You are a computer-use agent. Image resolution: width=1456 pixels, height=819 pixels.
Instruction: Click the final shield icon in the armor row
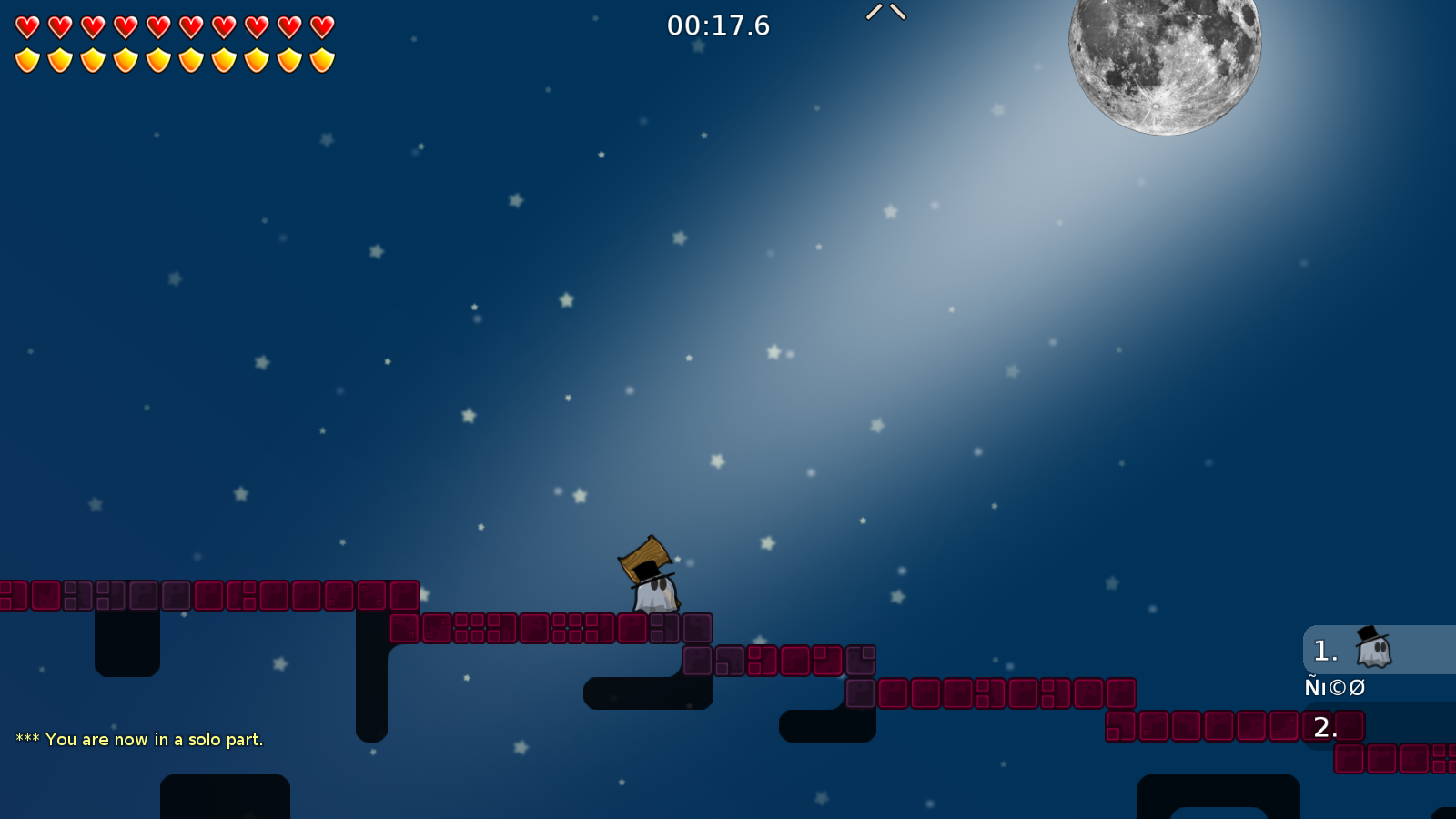[x=320, y=59]
